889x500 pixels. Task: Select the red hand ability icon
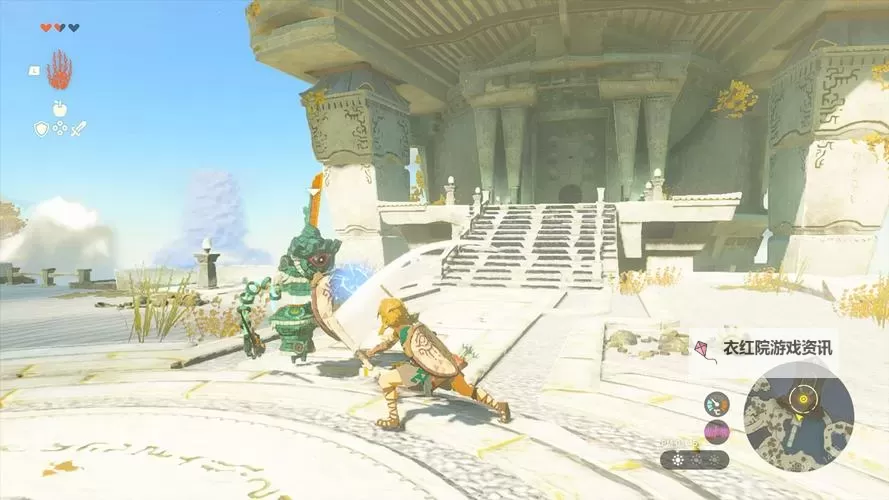59,70
